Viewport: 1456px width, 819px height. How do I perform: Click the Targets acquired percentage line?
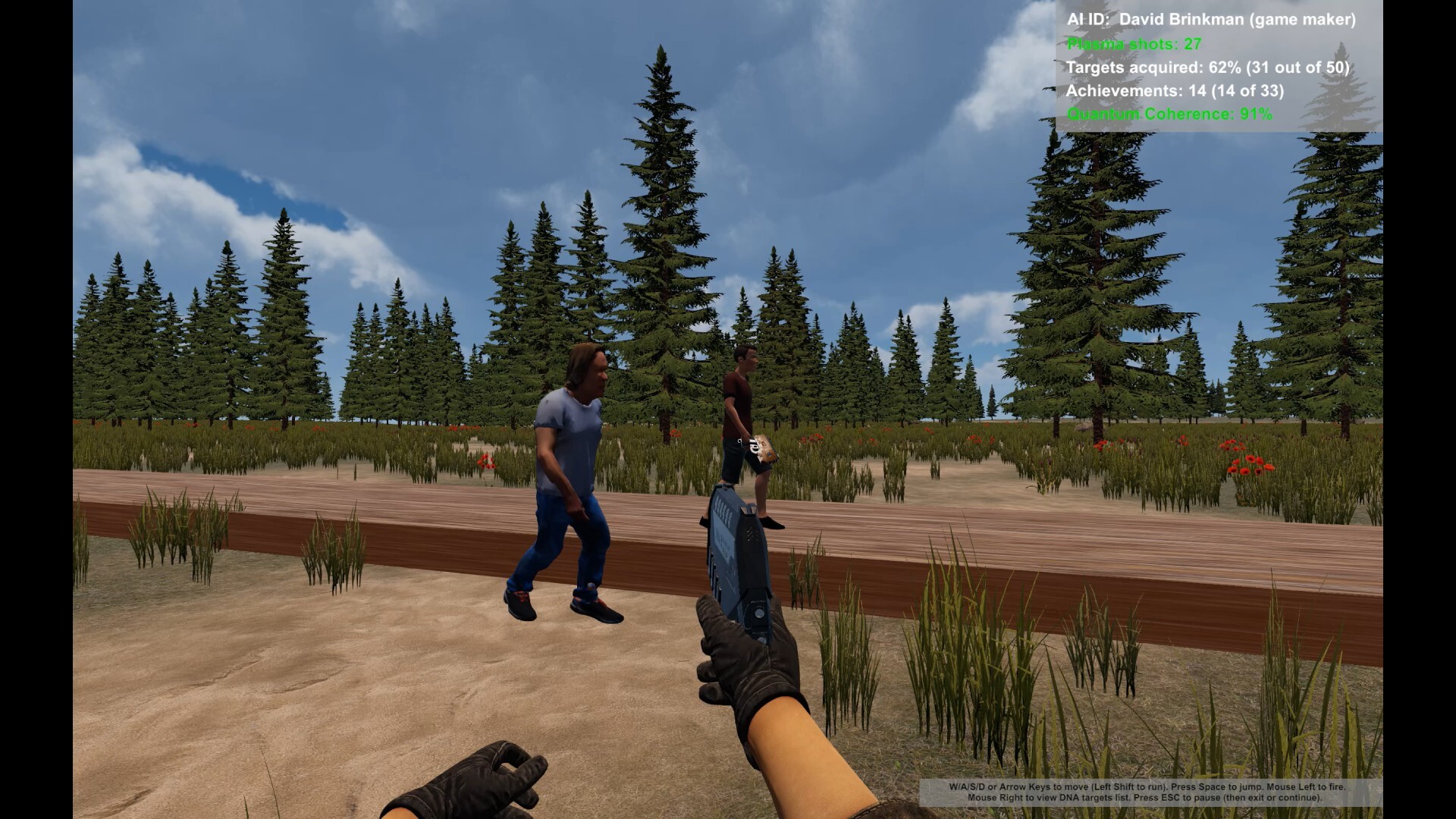pos(1207,67)
